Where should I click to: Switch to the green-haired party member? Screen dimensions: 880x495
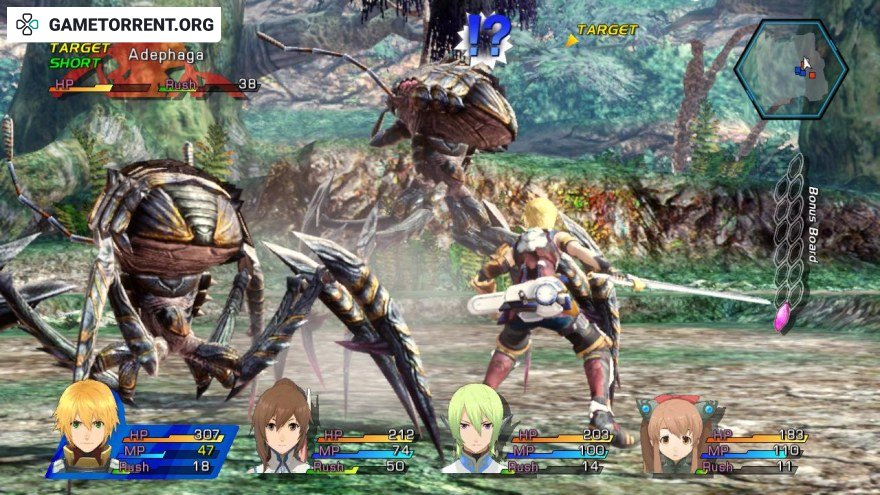point(474,430)
